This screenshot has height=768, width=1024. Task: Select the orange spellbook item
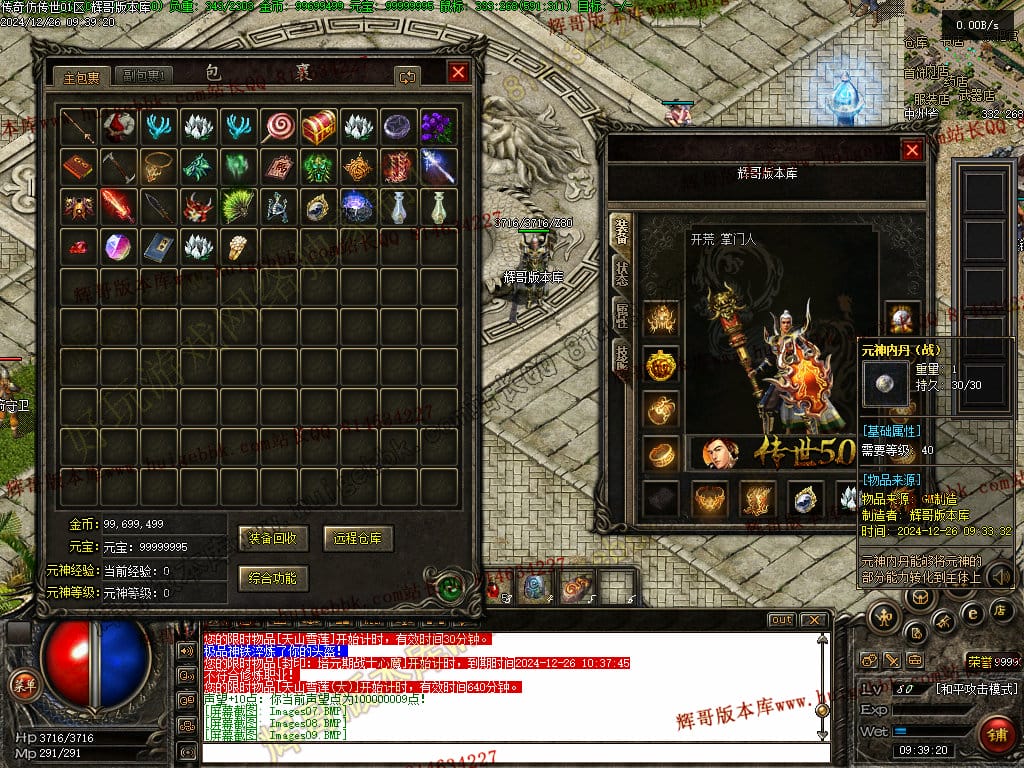tap(78, 166)
